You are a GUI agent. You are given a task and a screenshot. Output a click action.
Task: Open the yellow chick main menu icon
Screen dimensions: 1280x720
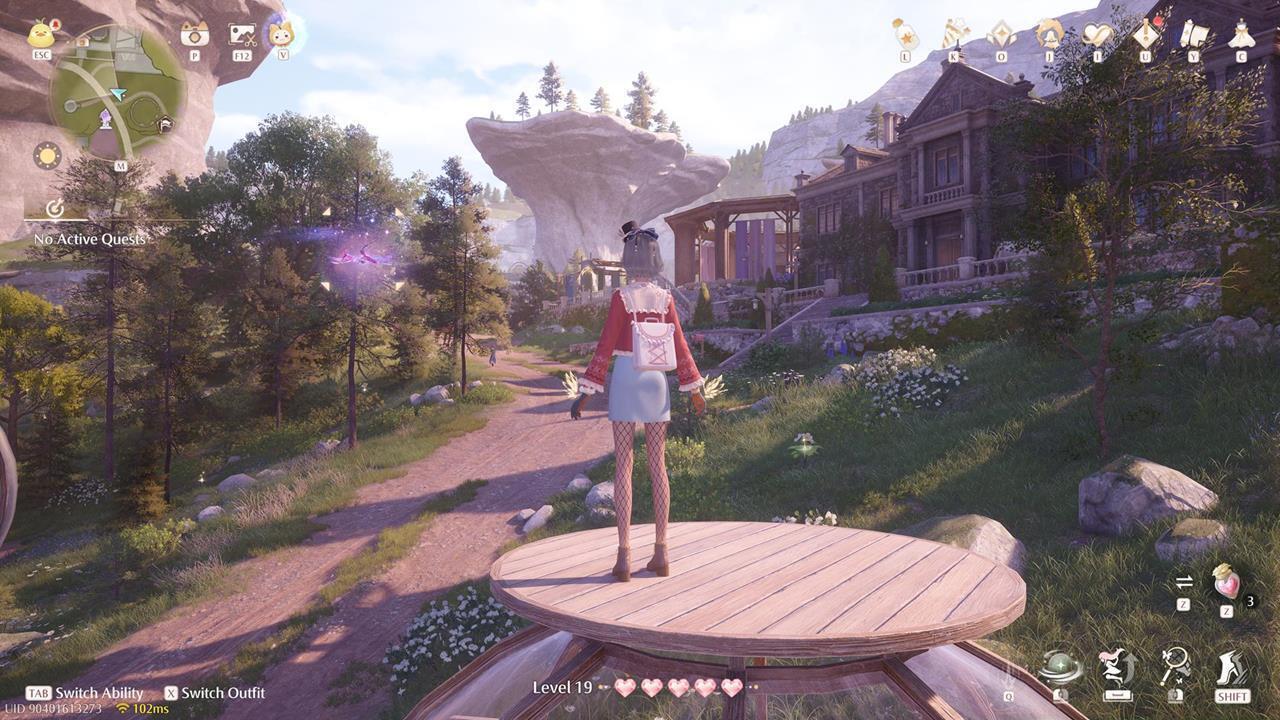42,35
